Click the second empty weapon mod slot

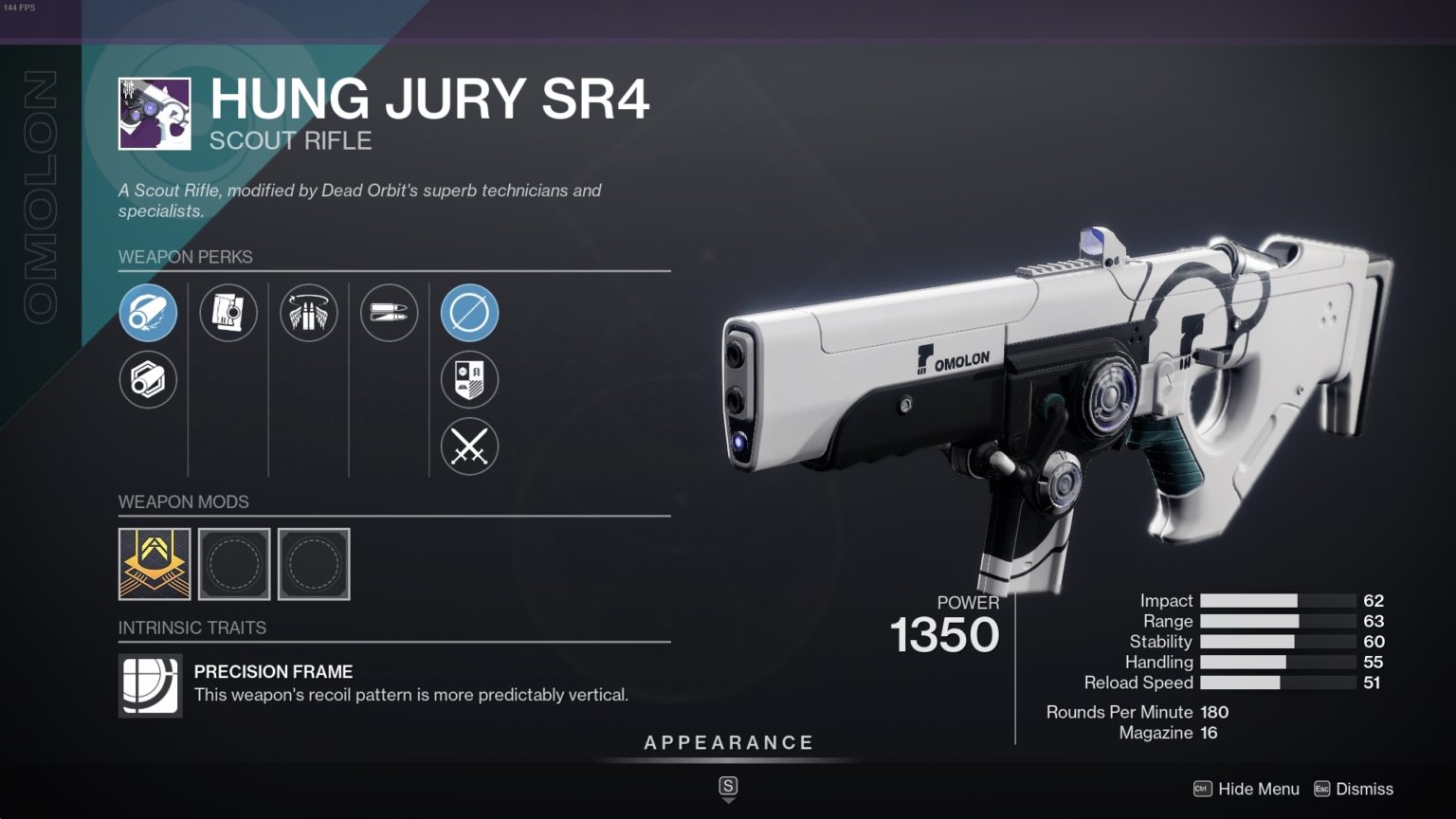(x=314, y=563)
